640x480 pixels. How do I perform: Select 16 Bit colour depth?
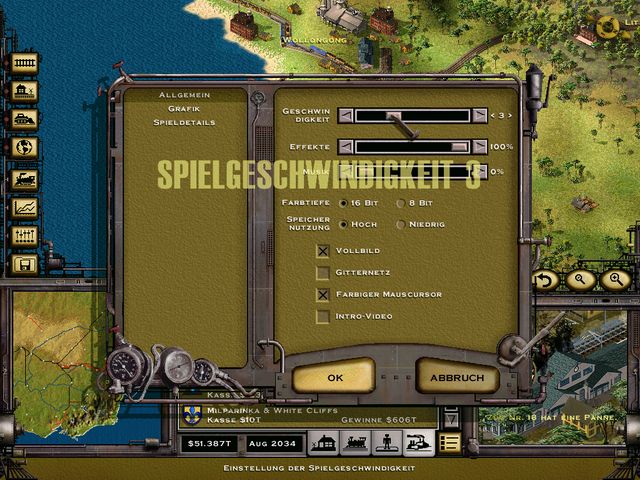click(344, 202)
